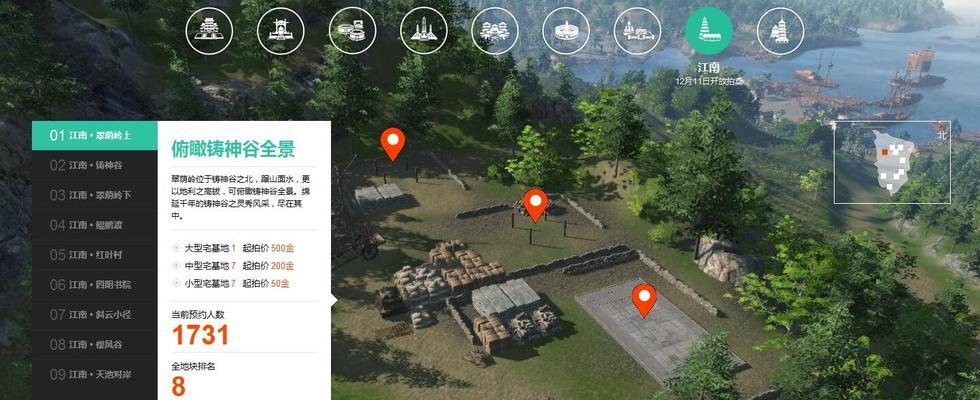
Task: Click the region minimap with 北 marker
Action: (891, 163)
